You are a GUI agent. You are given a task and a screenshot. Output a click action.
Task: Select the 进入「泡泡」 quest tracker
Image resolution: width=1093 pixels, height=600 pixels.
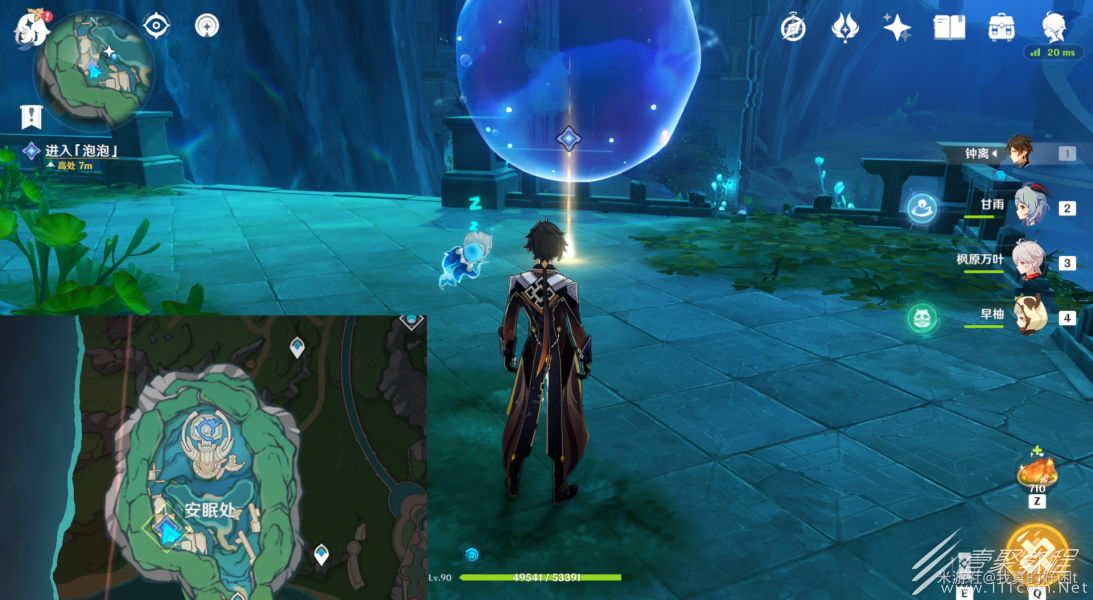coord(81,151)
